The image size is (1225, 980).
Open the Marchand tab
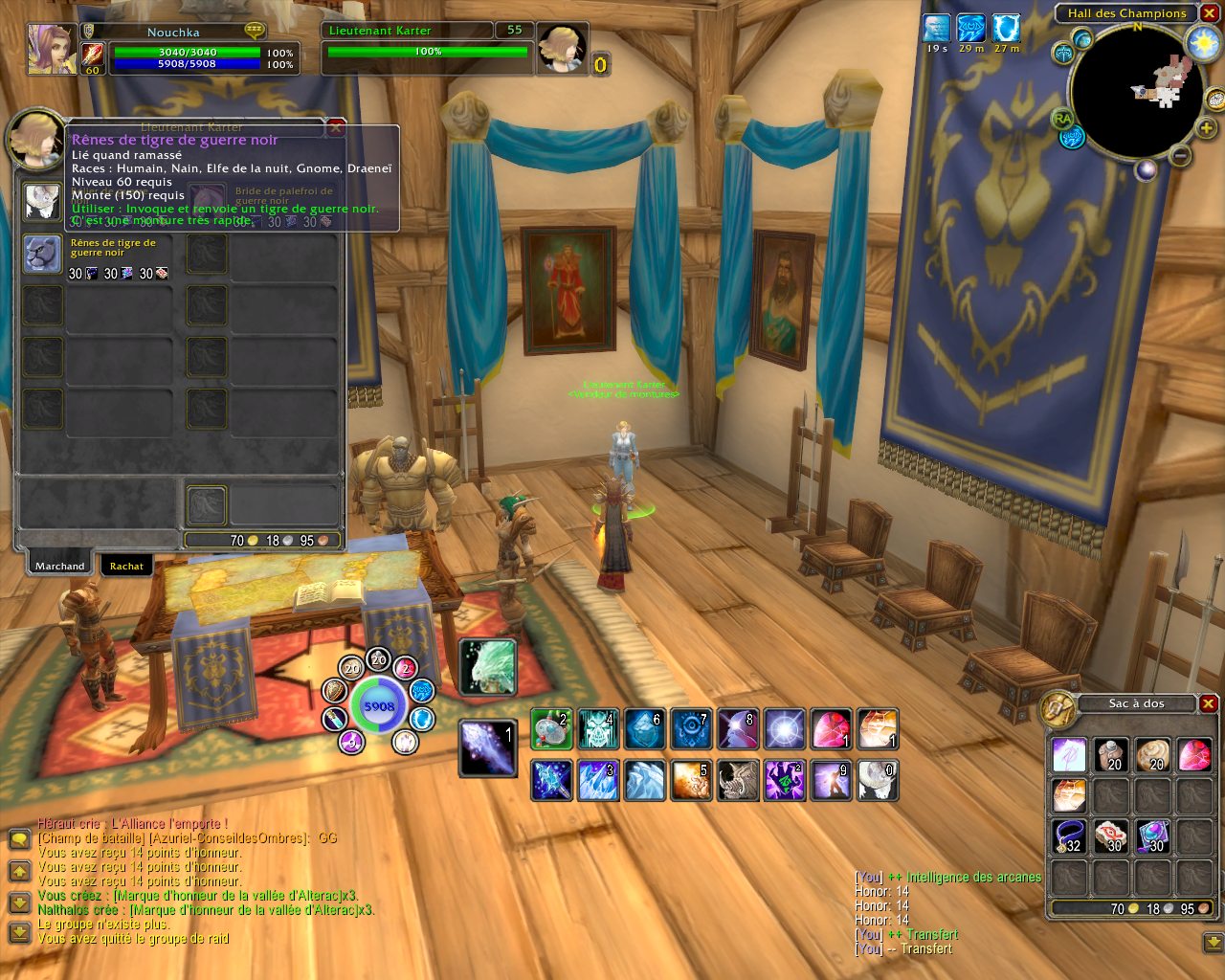point(60,566)
